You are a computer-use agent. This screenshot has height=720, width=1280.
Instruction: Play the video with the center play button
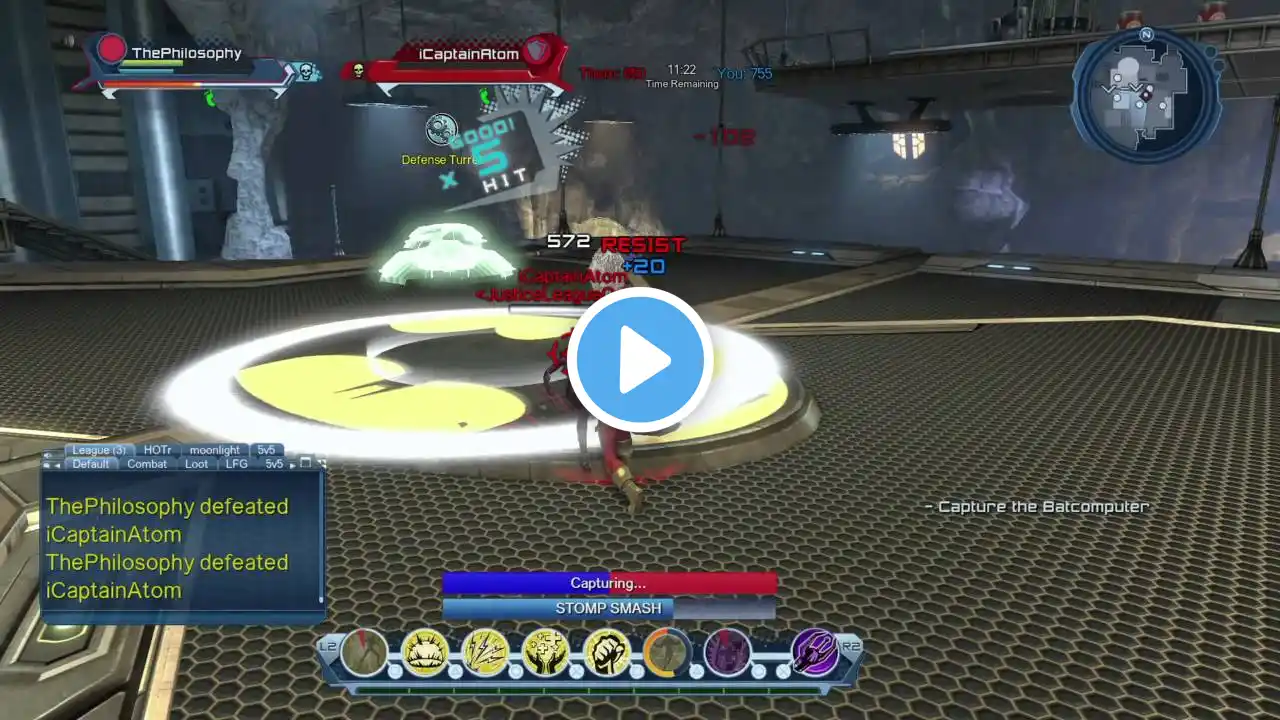[639, 360]
